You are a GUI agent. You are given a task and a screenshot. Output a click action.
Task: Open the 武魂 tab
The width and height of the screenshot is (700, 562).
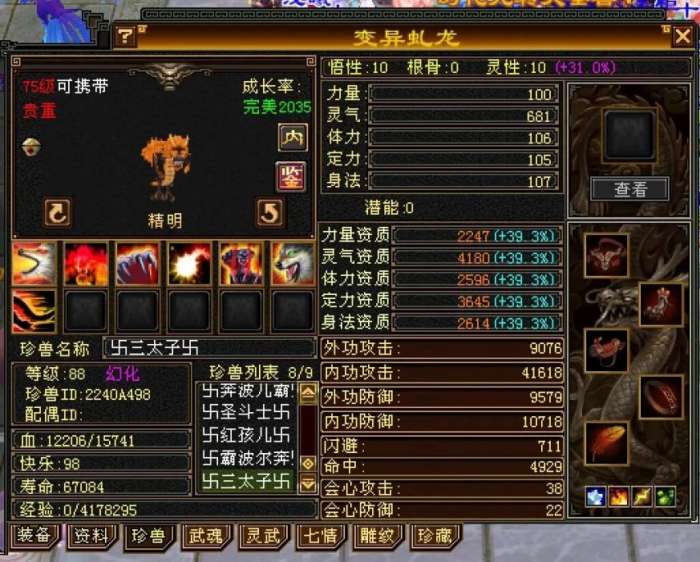(x=205, y=536)
